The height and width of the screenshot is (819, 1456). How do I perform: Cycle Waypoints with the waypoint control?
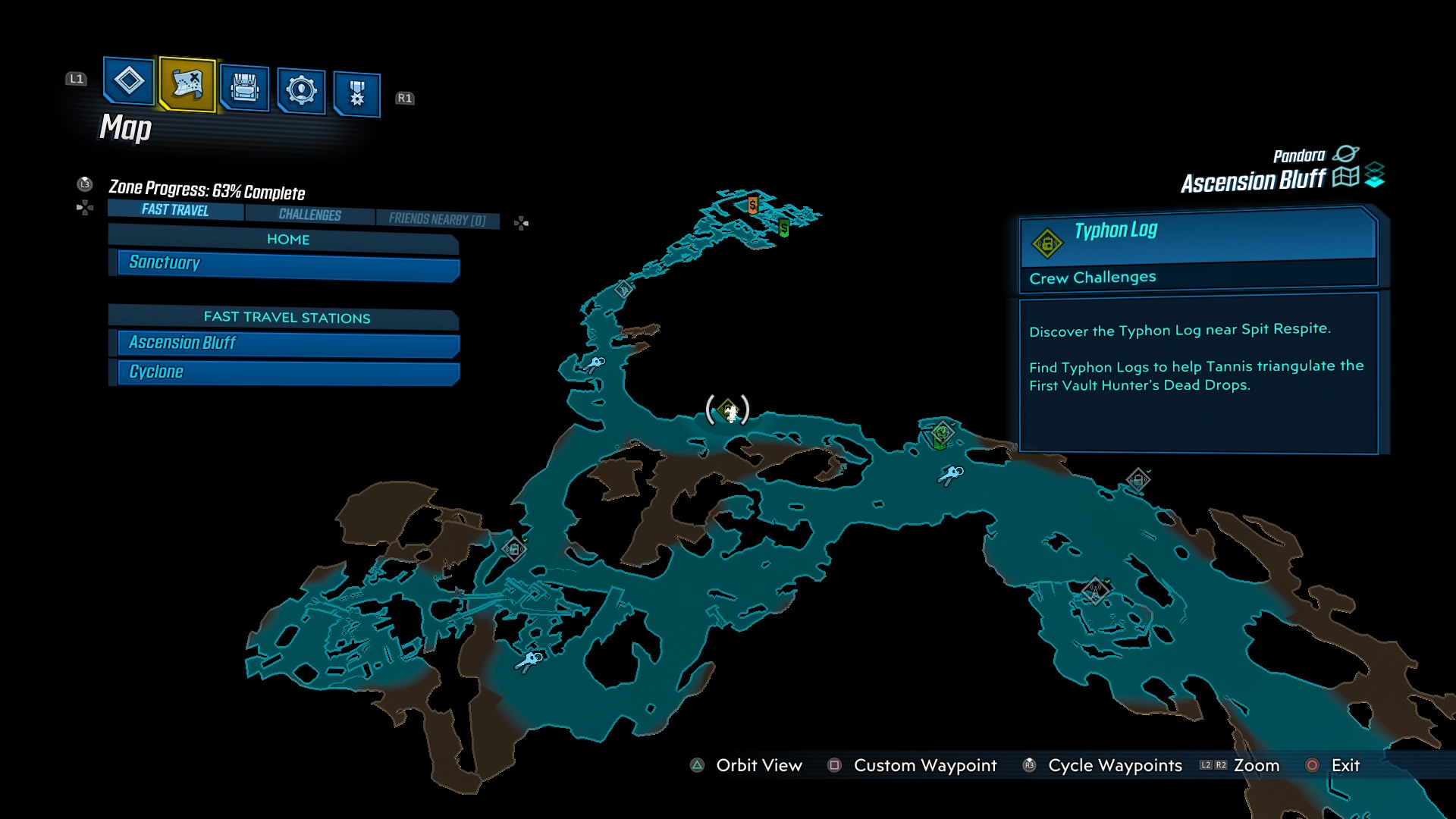pyautogui.click(x=1115, y=766)
